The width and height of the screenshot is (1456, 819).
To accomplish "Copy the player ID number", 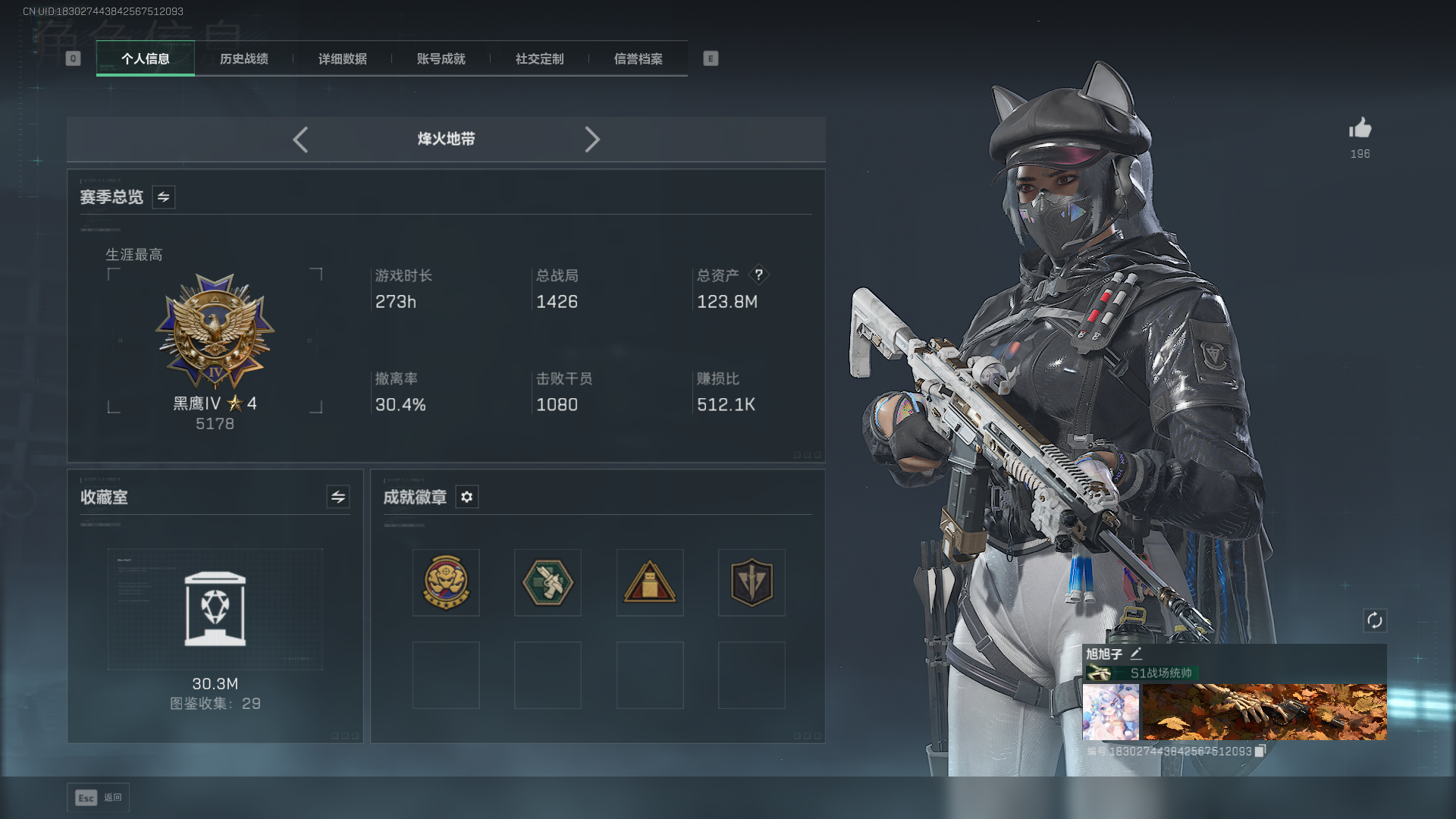I will click(x=1260, y=751).
